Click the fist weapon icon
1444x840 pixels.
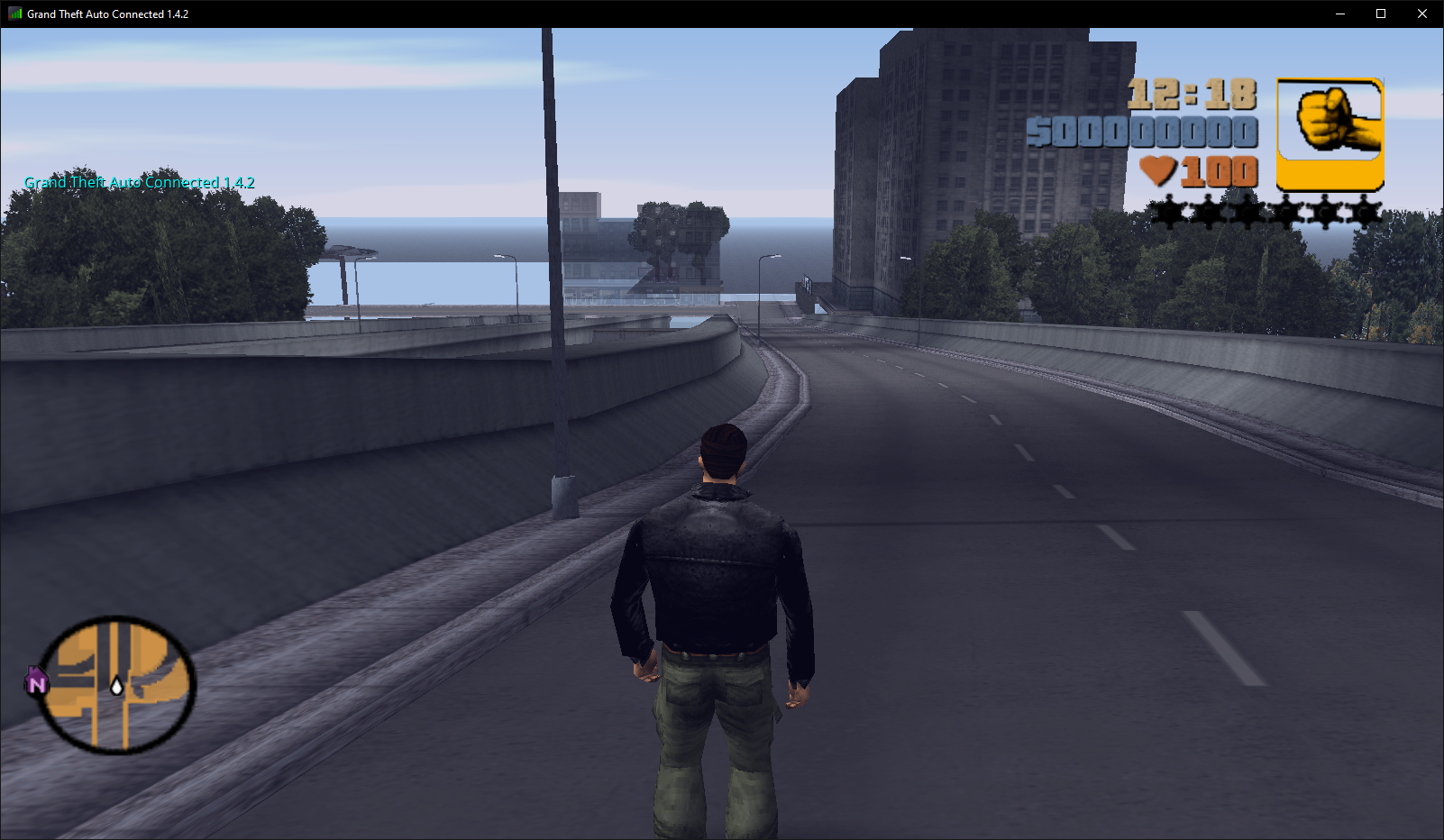coord(1330,132)
